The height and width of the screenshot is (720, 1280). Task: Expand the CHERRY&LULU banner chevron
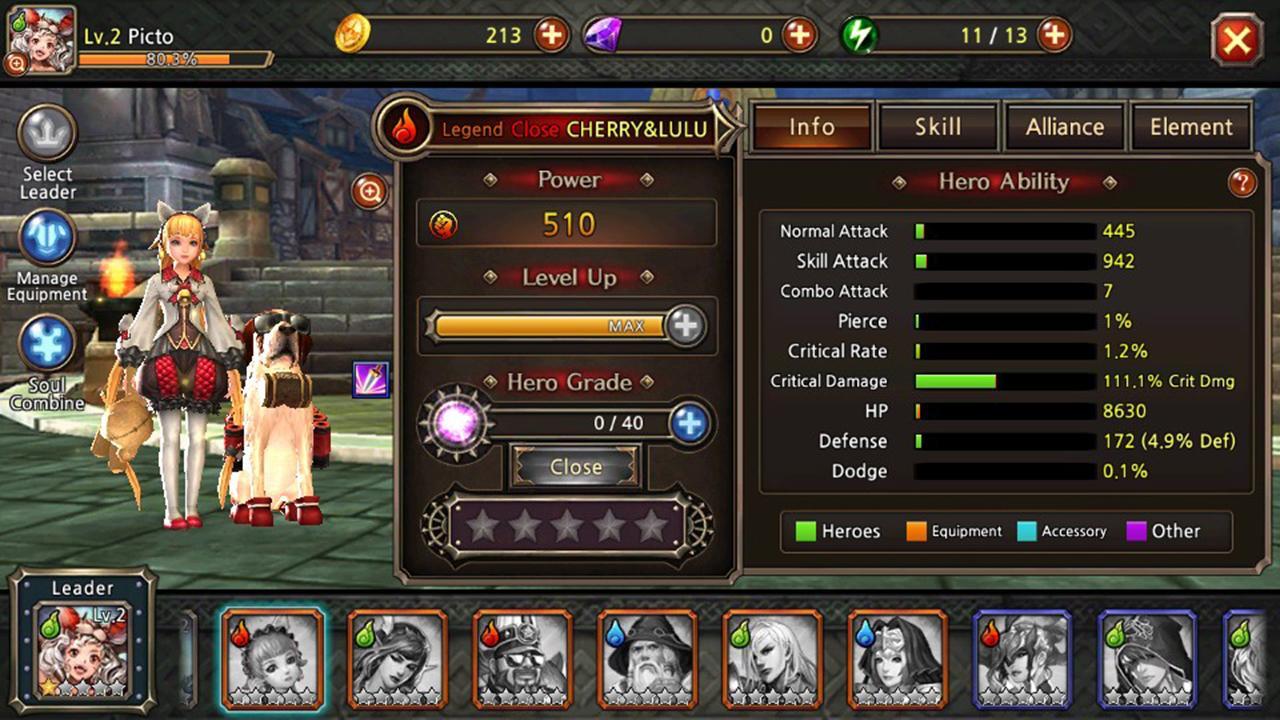click(726, 128)
